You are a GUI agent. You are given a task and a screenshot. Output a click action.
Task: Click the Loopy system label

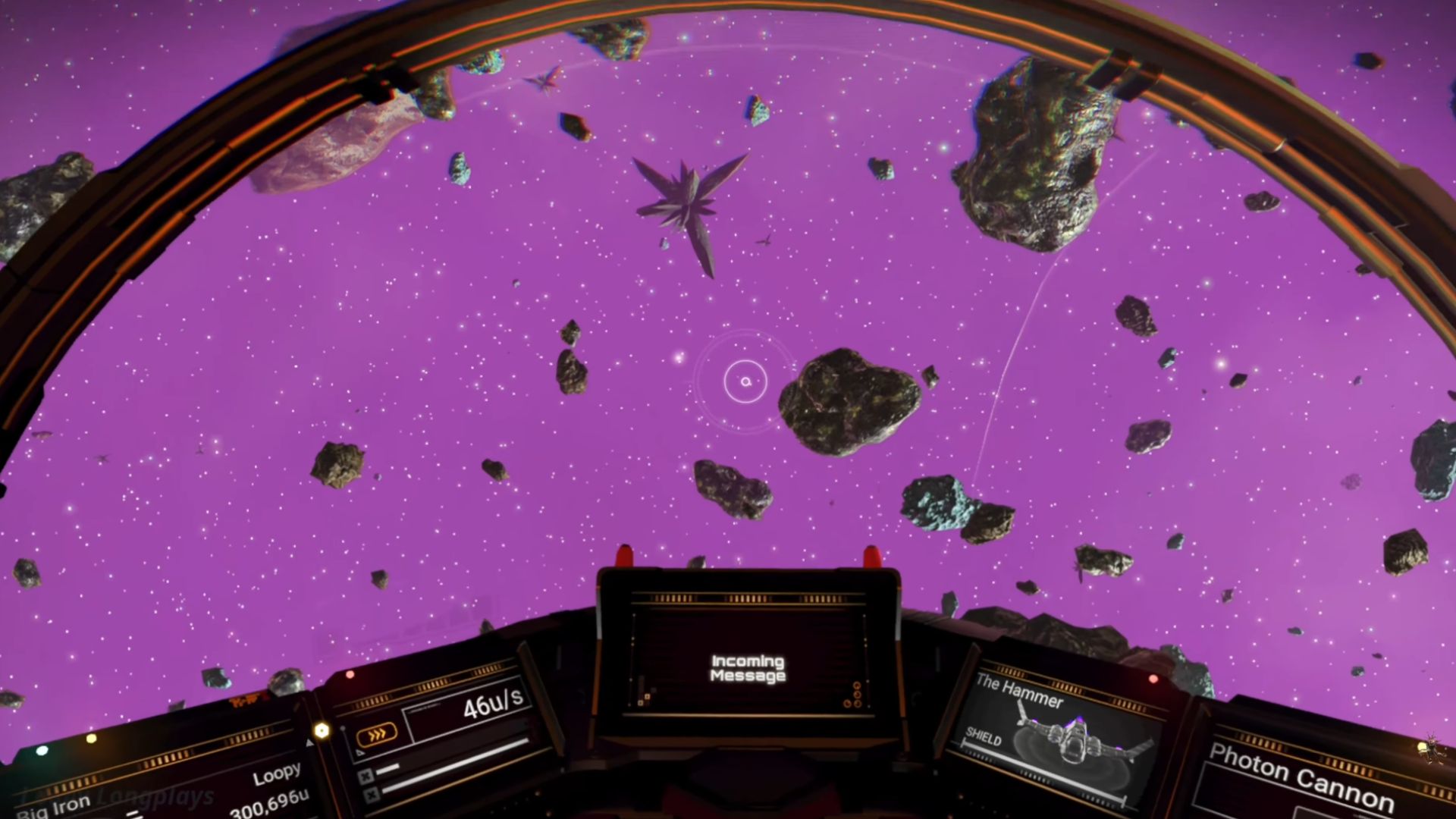278,774
